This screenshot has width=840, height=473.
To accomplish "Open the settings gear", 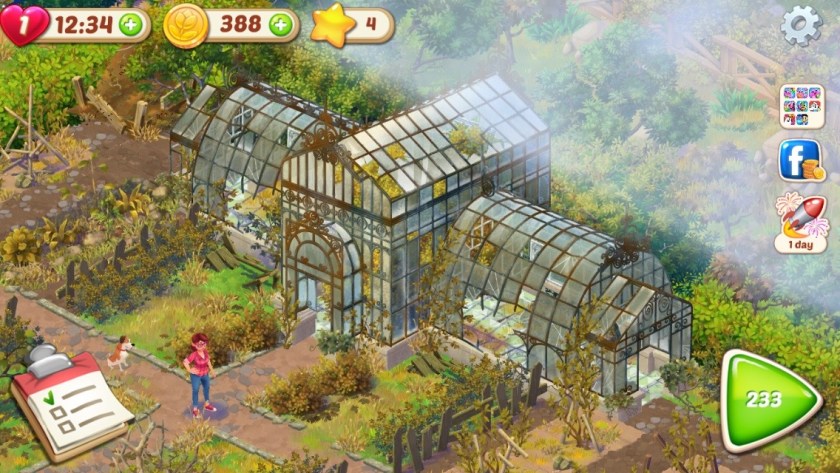I will click(800, 25).
